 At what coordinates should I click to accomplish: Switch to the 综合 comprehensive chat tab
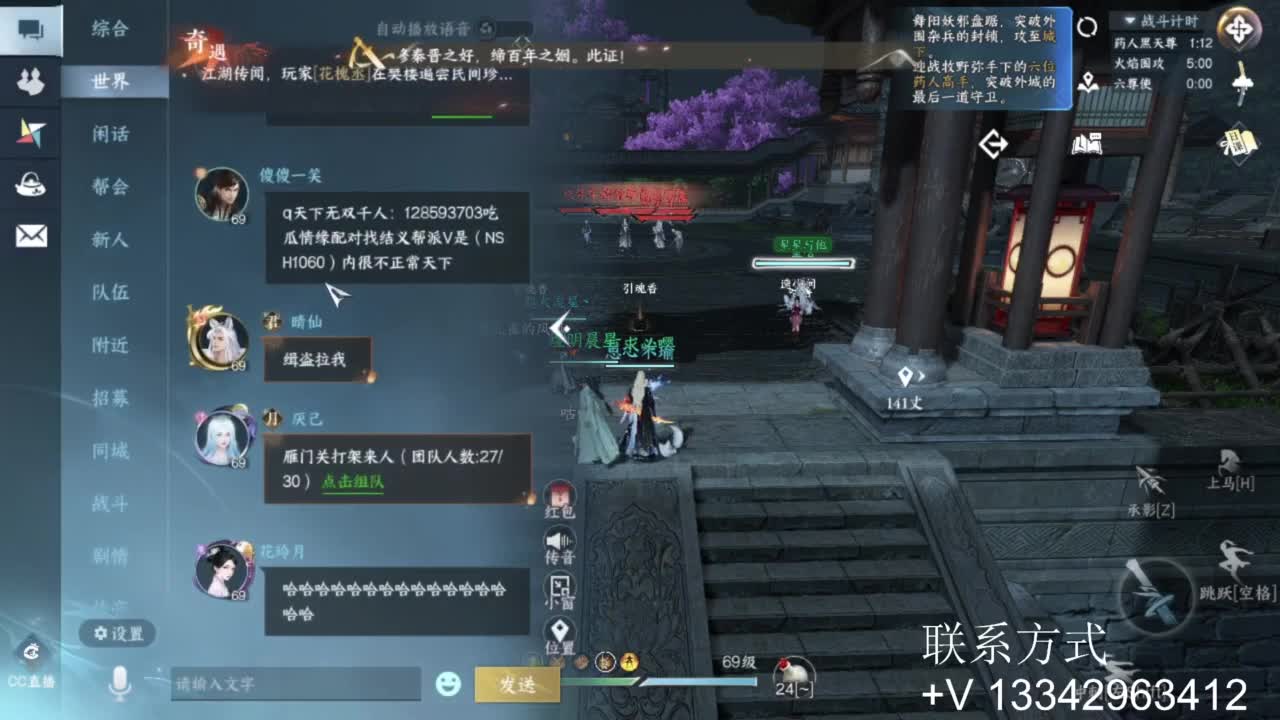(112, 30)
